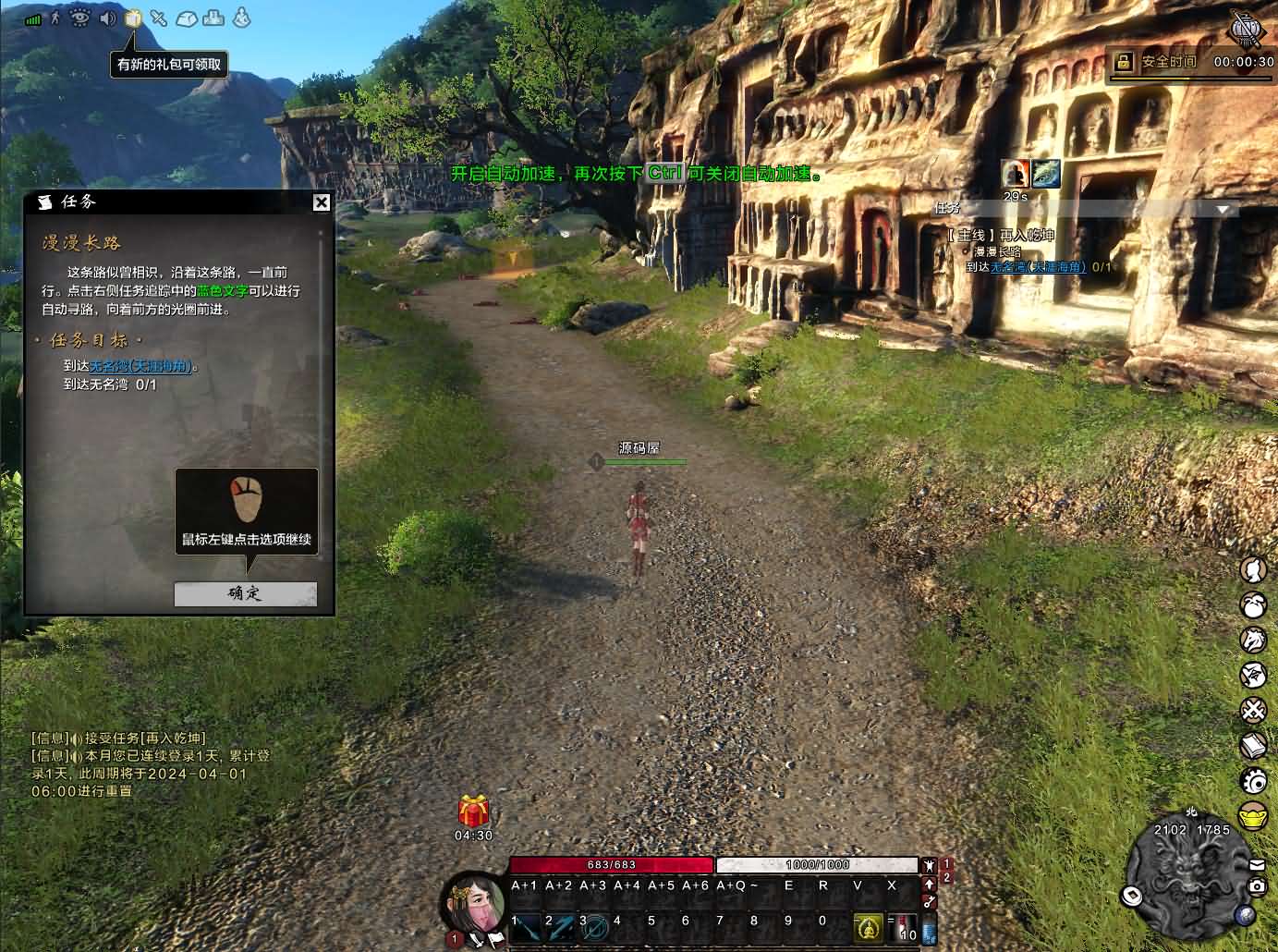Expand the quest tracker dropdown arrow
This screenshot has width=1278, height=952.
point(1223,210)
